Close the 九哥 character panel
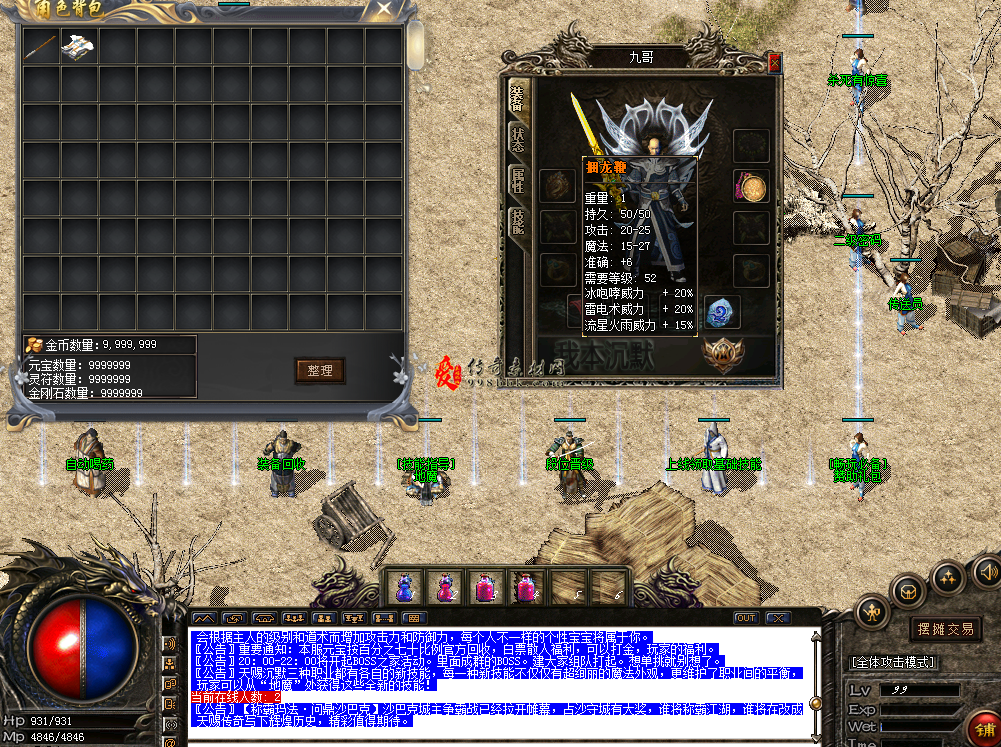 (773, 62)
